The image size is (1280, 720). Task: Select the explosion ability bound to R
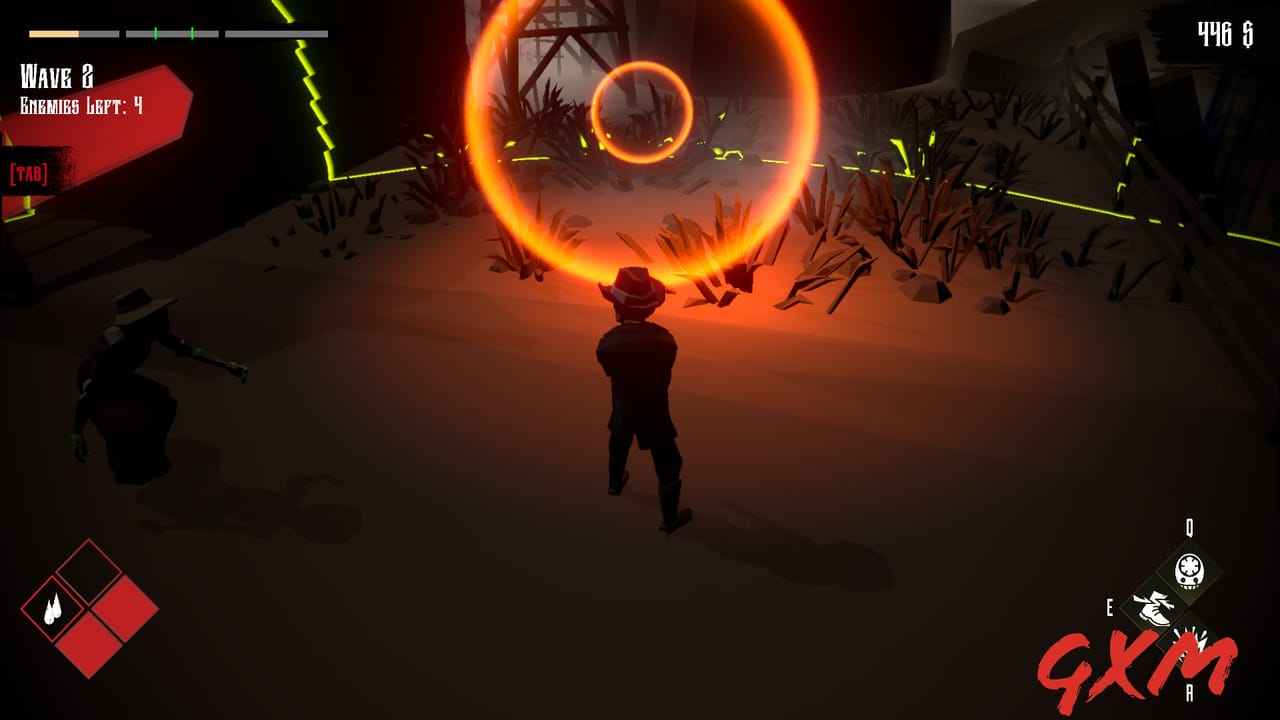[x=1191, y=643]
